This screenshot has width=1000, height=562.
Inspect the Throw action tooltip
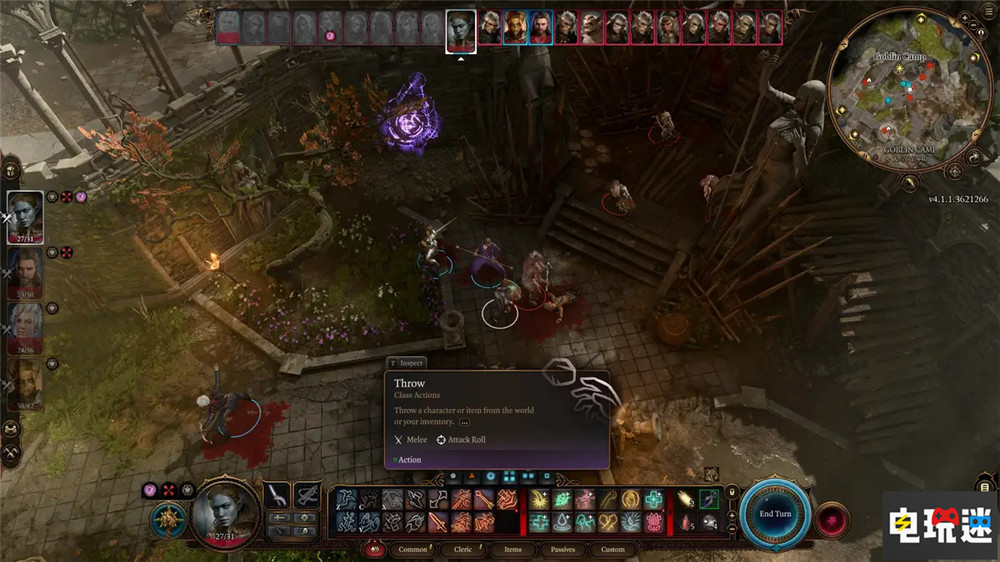405,363
